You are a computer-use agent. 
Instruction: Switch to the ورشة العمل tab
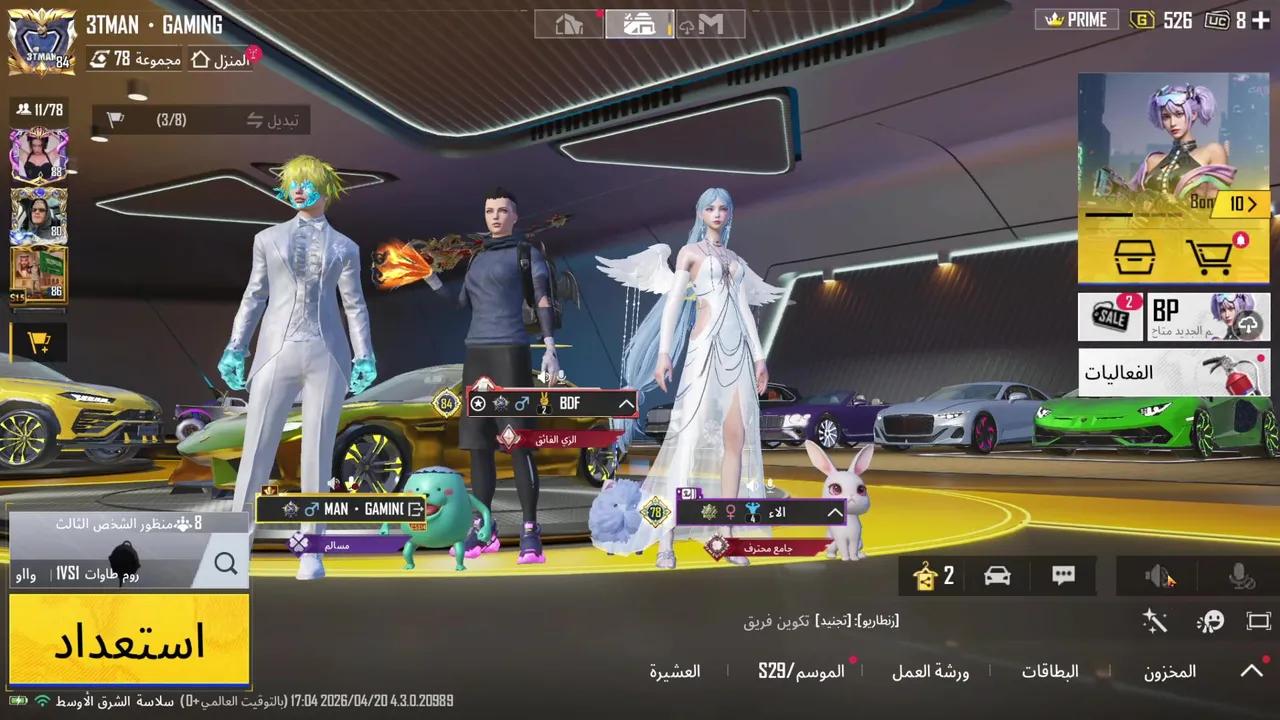tap(930, 671)
